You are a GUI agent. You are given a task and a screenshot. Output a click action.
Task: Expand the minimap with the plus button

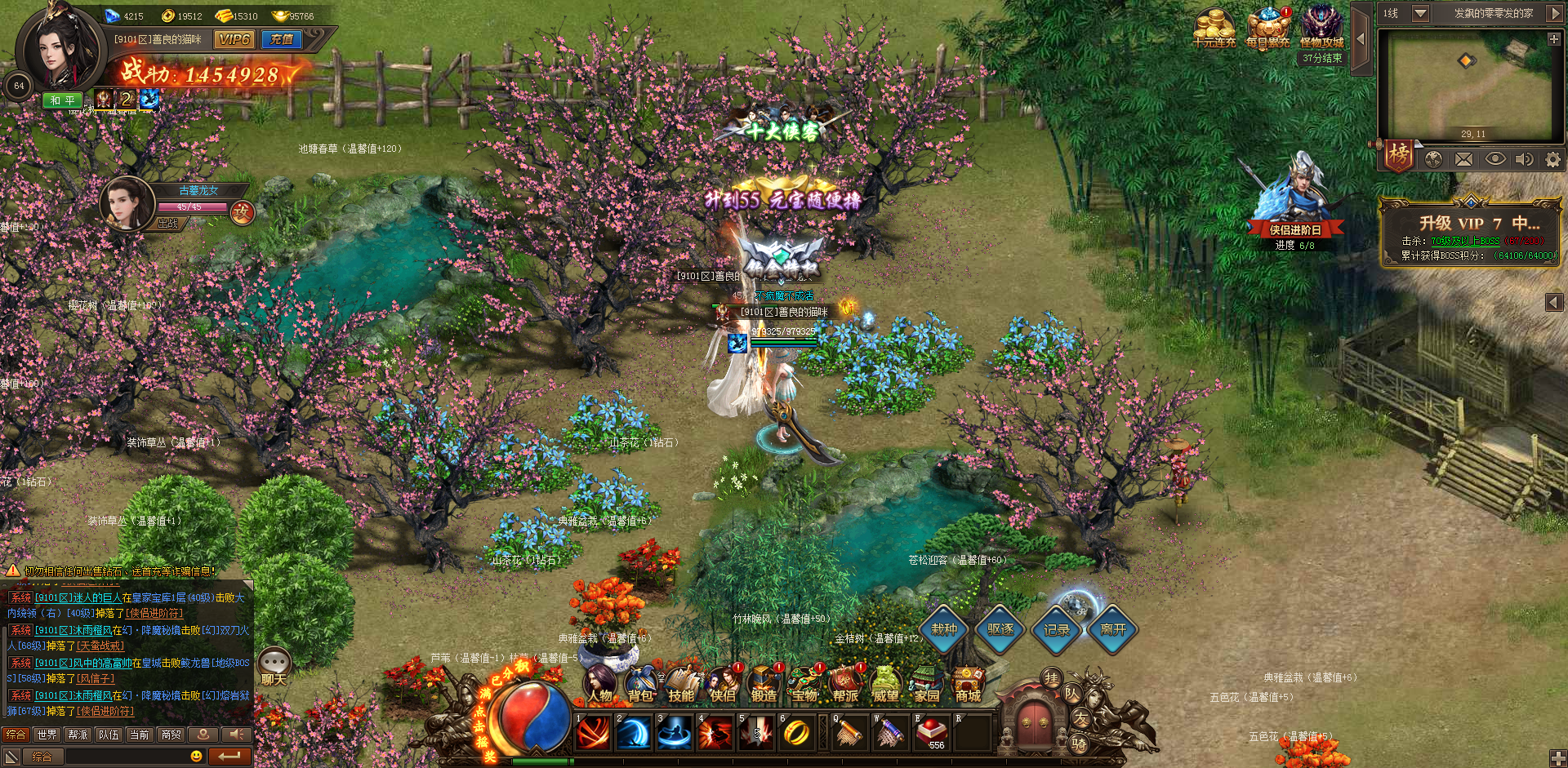tap(1553, 39)
